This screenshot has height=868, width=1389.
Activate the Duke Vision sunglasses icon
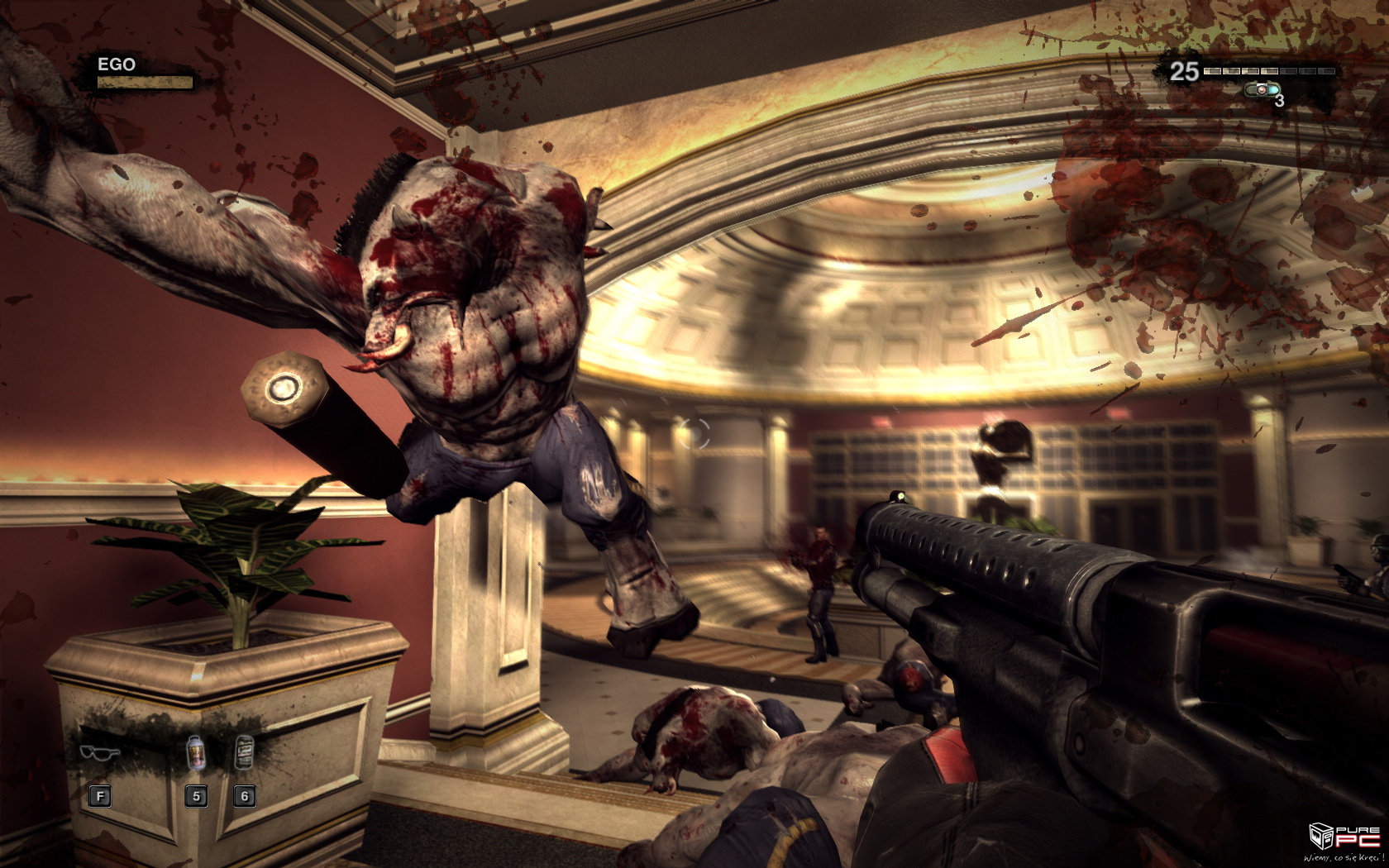(100, 752)
